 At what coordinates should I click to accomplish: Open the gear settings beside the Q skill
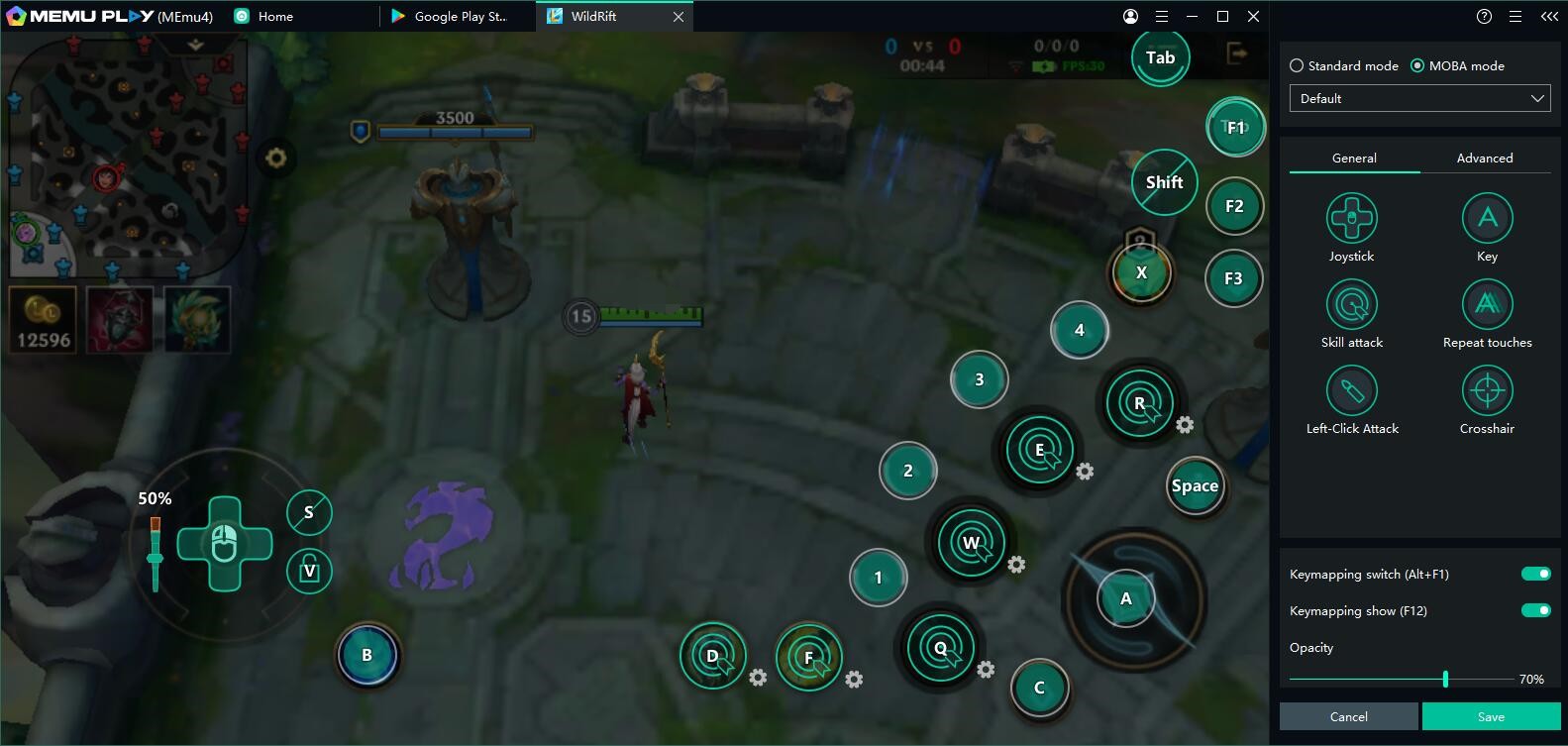[x=986, y=670]
